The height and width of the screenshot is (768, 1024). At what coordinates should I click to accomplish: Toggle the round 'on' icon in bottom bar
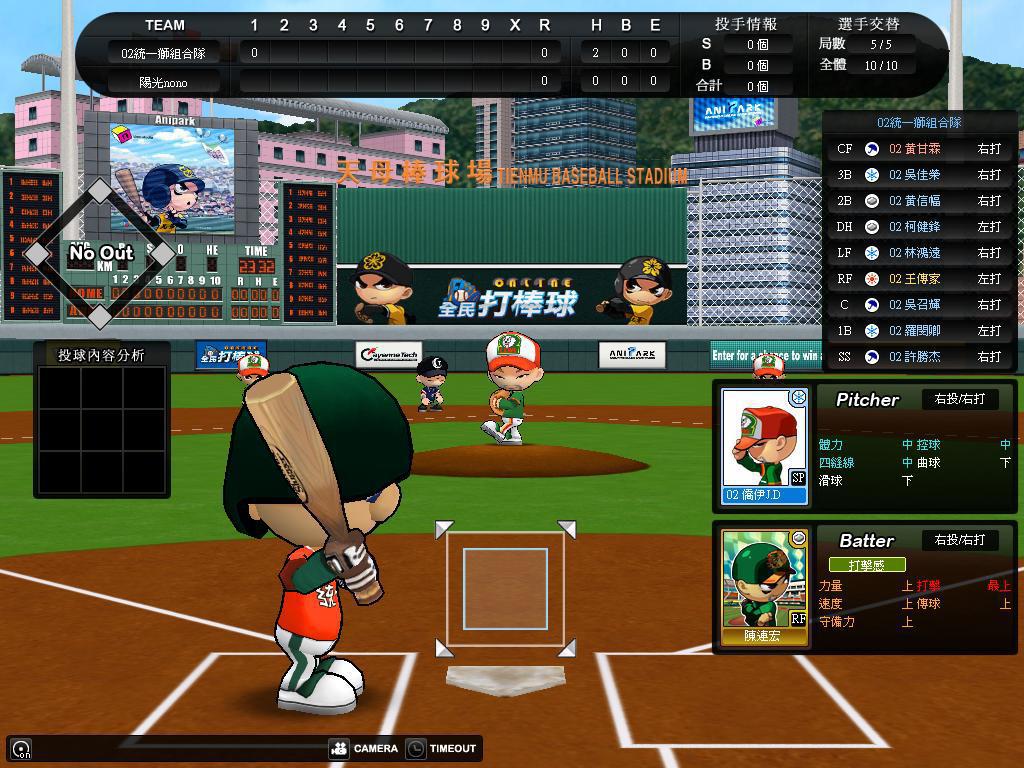click(21, 748)
